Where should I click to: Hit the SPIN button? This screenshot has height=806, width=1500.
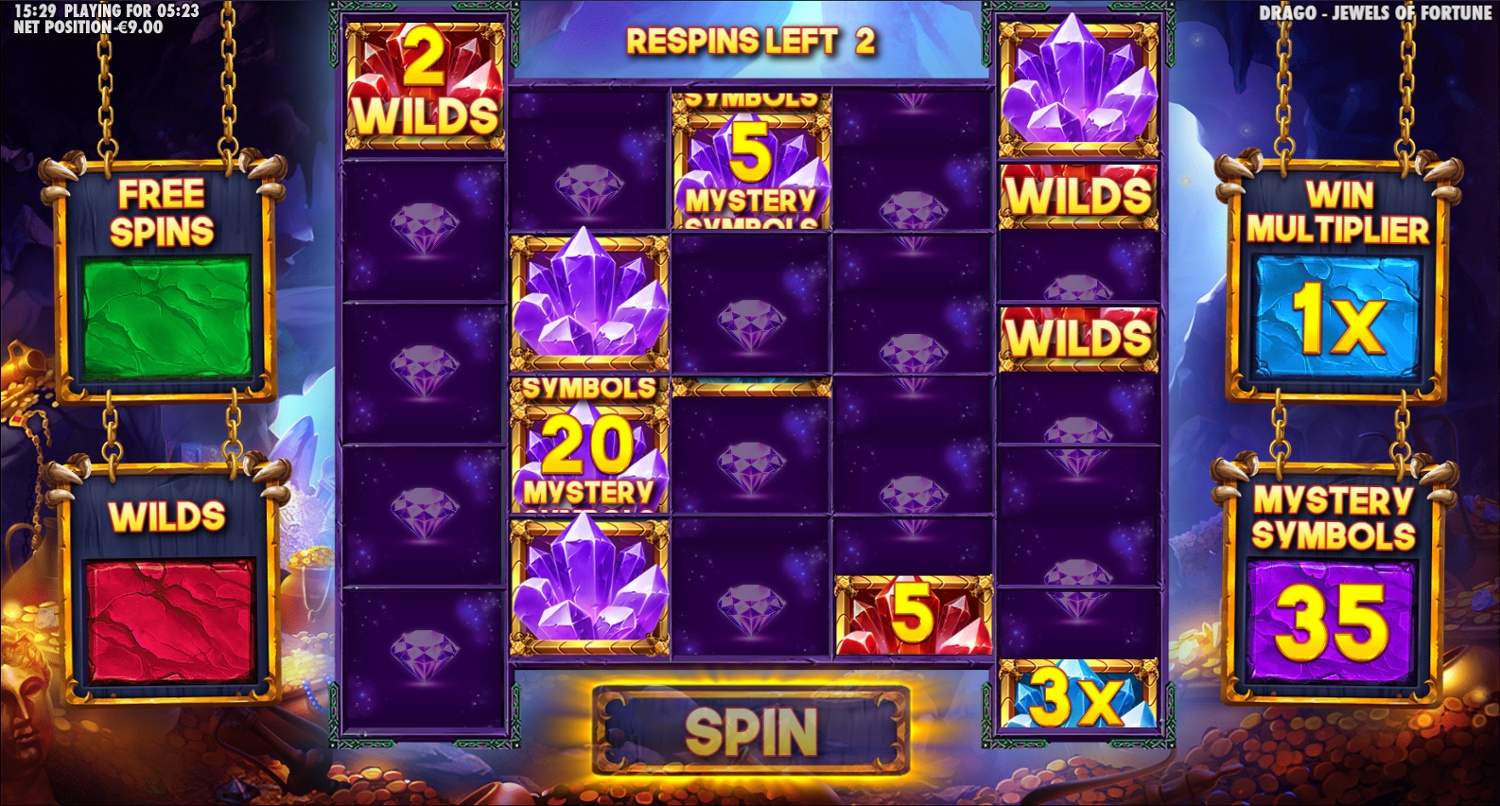[750, 732]
